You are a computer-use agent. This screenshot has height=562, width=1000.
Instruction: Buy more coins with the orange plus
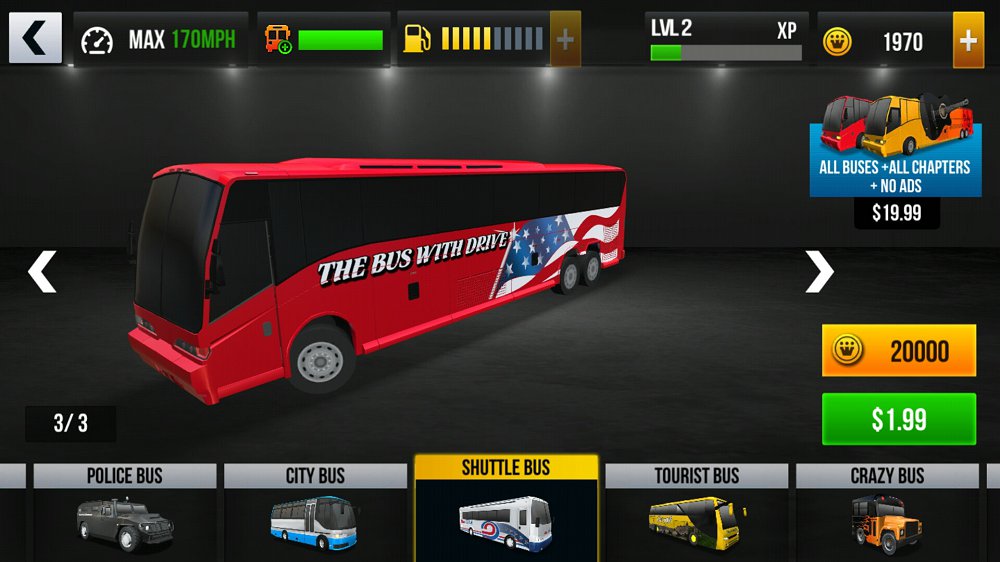click(x=968, y=40)
